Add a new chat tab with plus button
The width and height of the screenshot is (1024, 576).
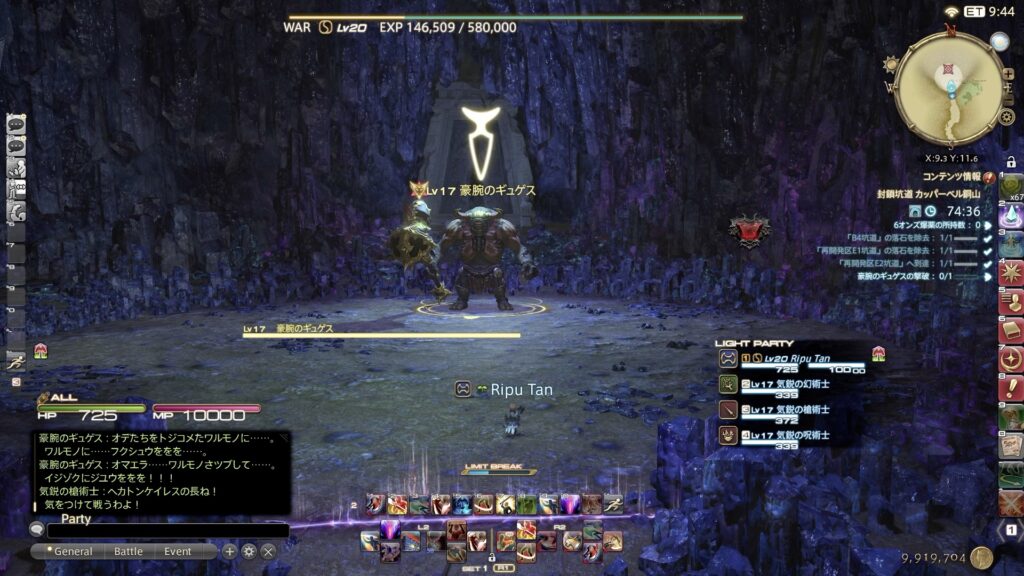[229, 551]
